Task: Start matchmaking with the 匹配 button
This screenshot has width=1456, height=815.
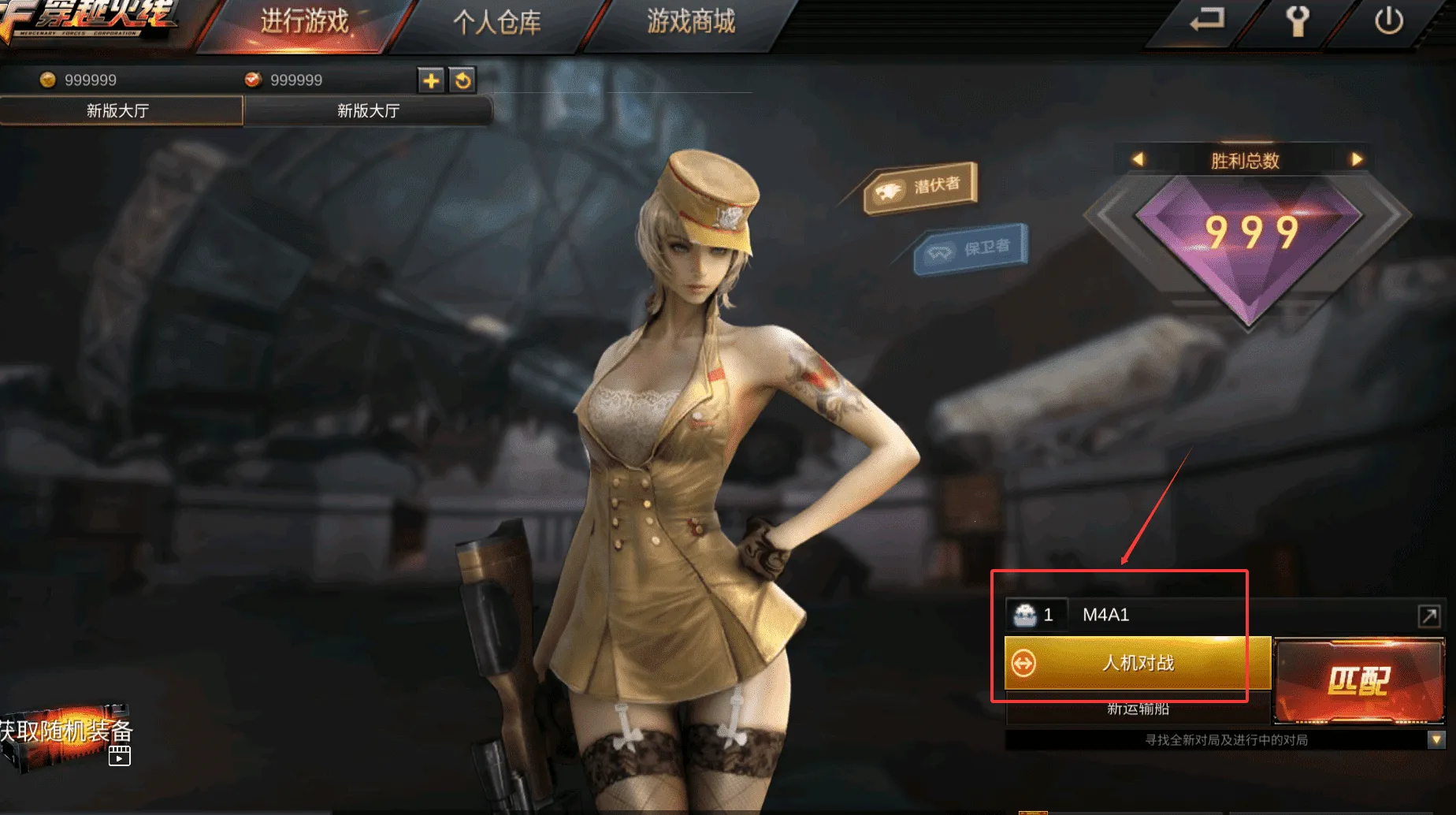Action: tap(1359, 681)
